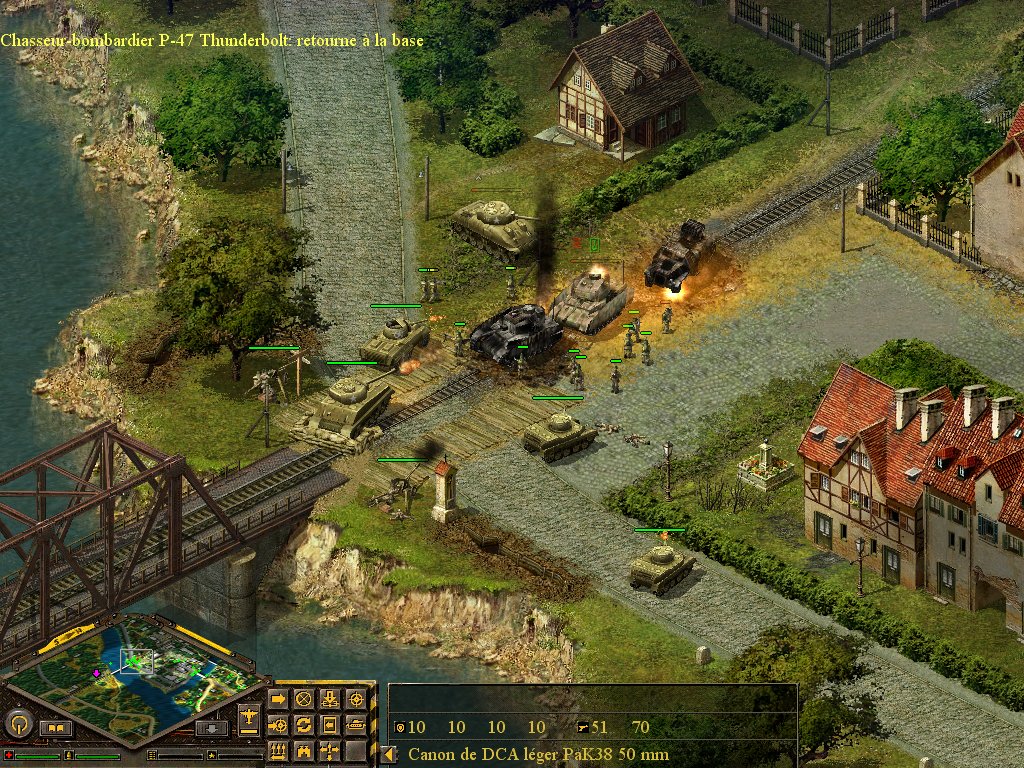Choose the framed left-arrow command icon
This screenshot has height=768, width=1024.
coord(330,725)
